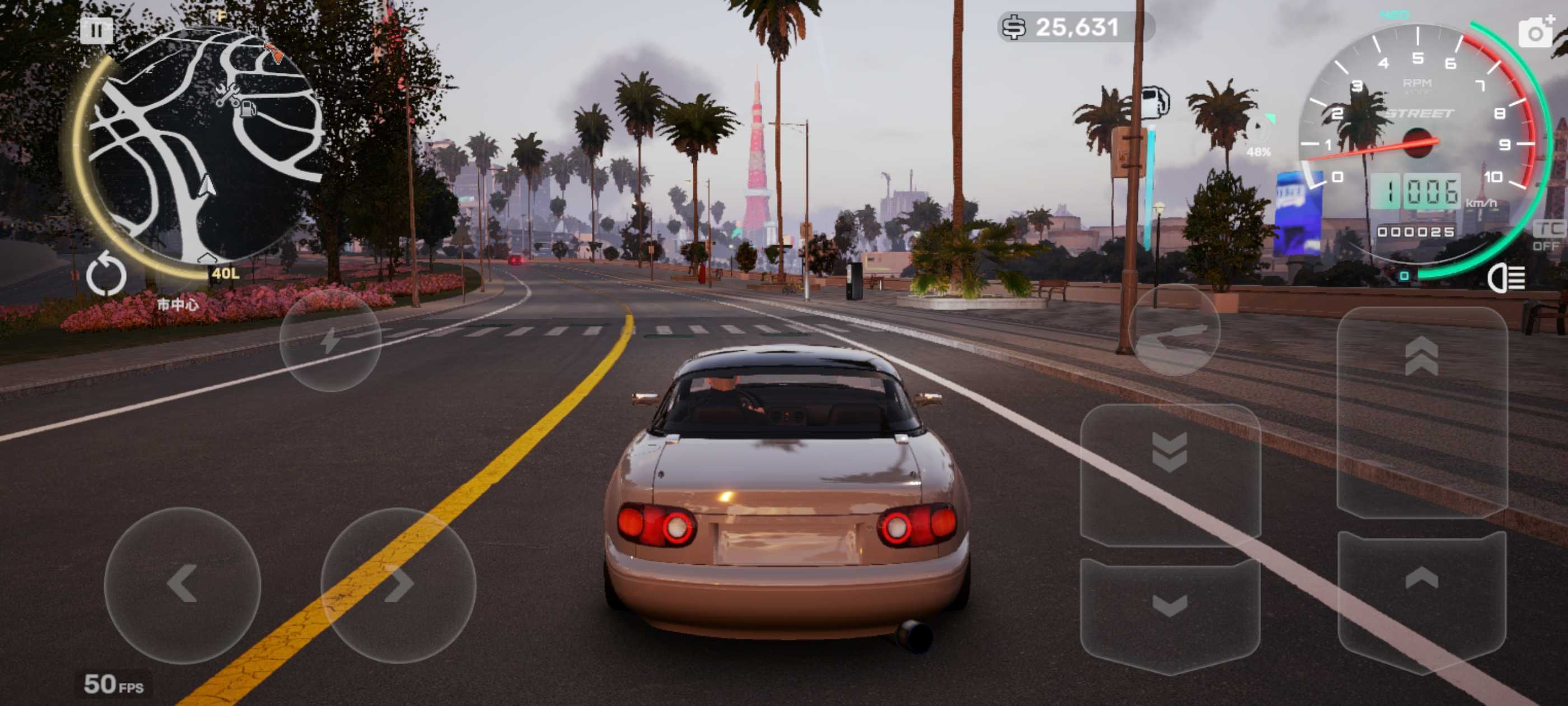This screenshot has width=1568, height=706.
Task: Pause the game with the pause button
Action: (96, 30)
